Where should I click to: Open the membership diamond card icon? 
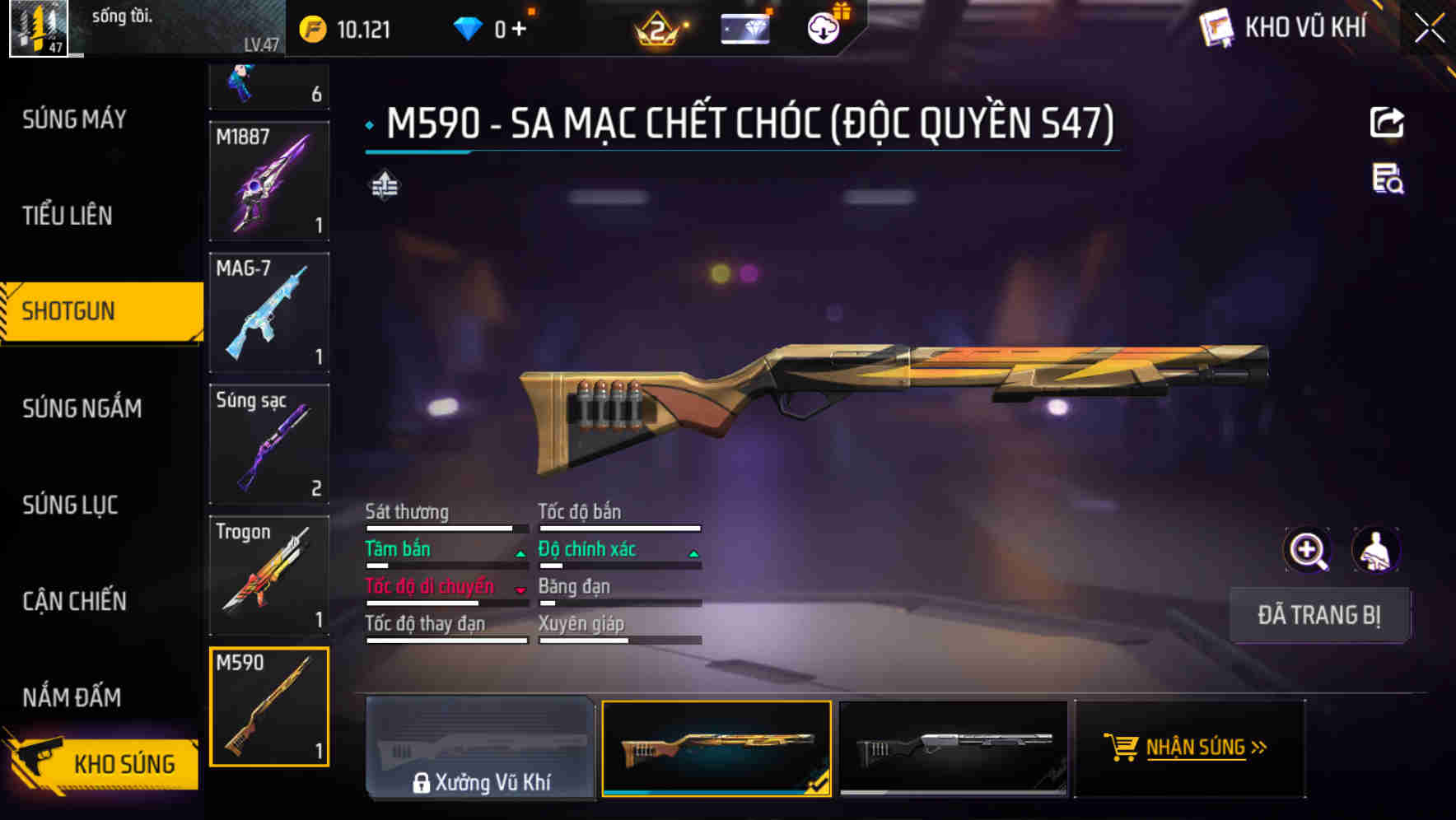pos(746,28)
